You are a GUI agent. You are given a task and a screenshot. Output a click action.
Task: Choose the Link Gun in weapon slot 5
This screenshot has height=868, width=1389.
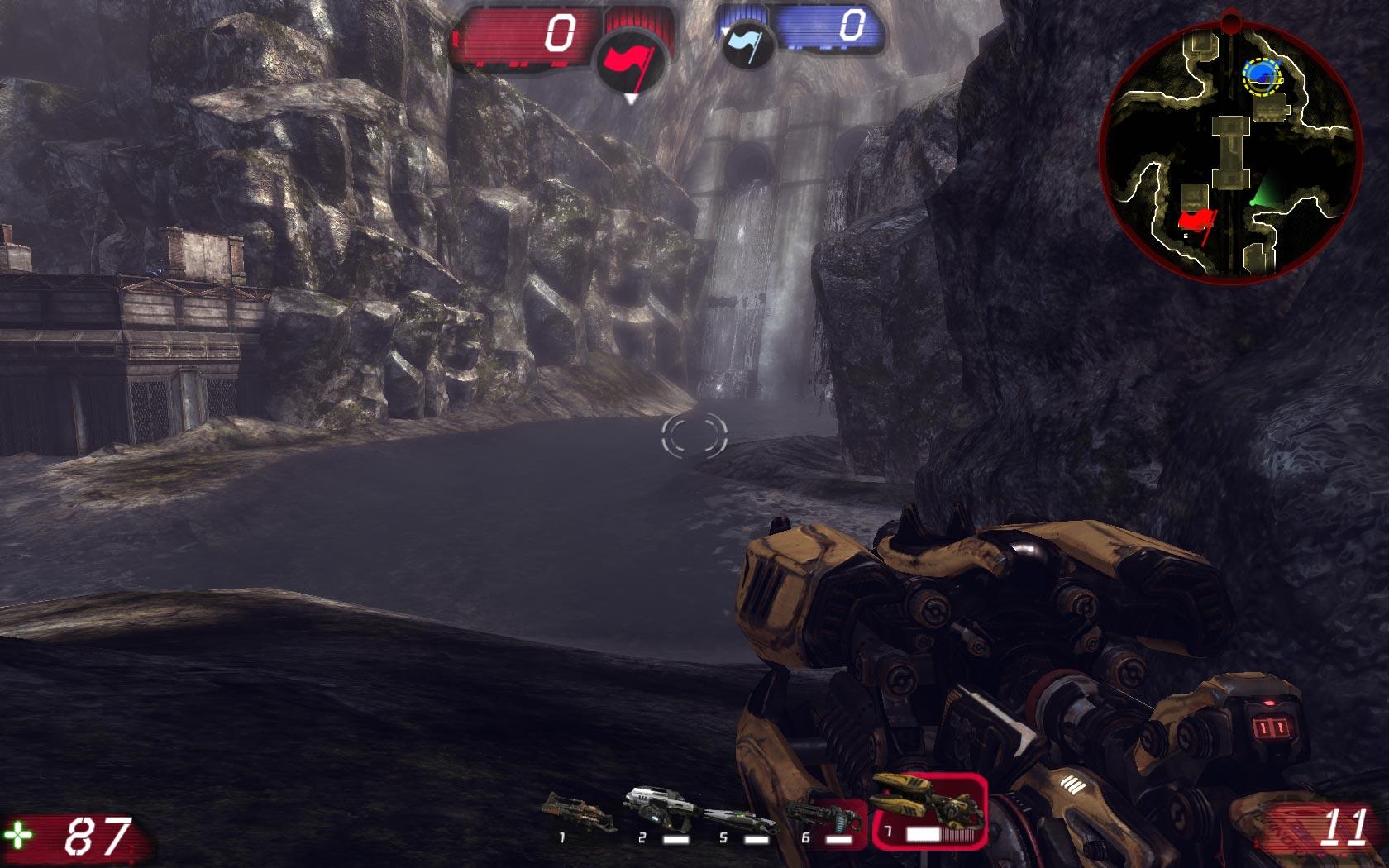(738, 818)
